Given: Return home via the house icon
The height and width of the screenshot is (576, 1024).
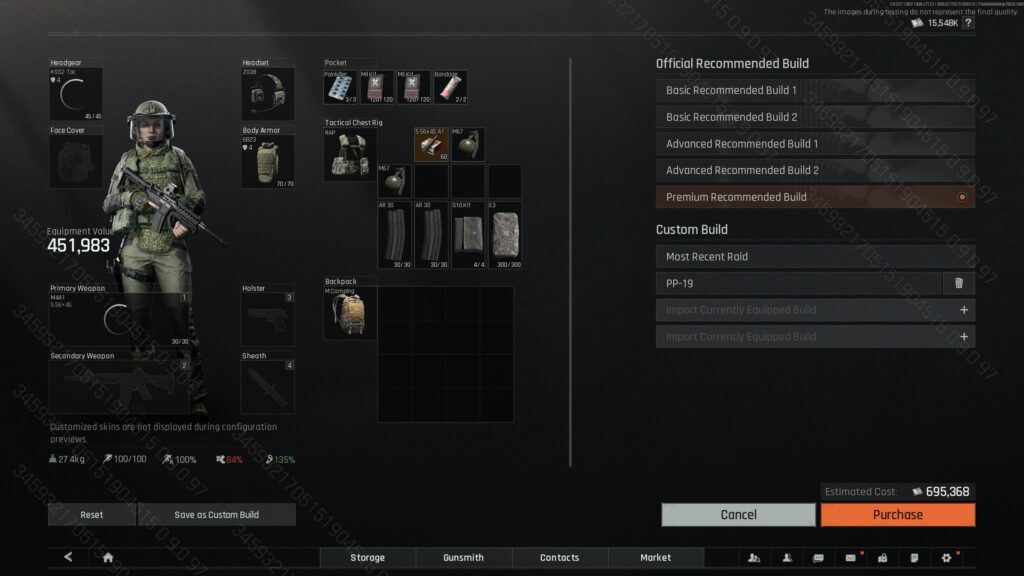Looking at the screenshot, I should [x=108, y=558].
